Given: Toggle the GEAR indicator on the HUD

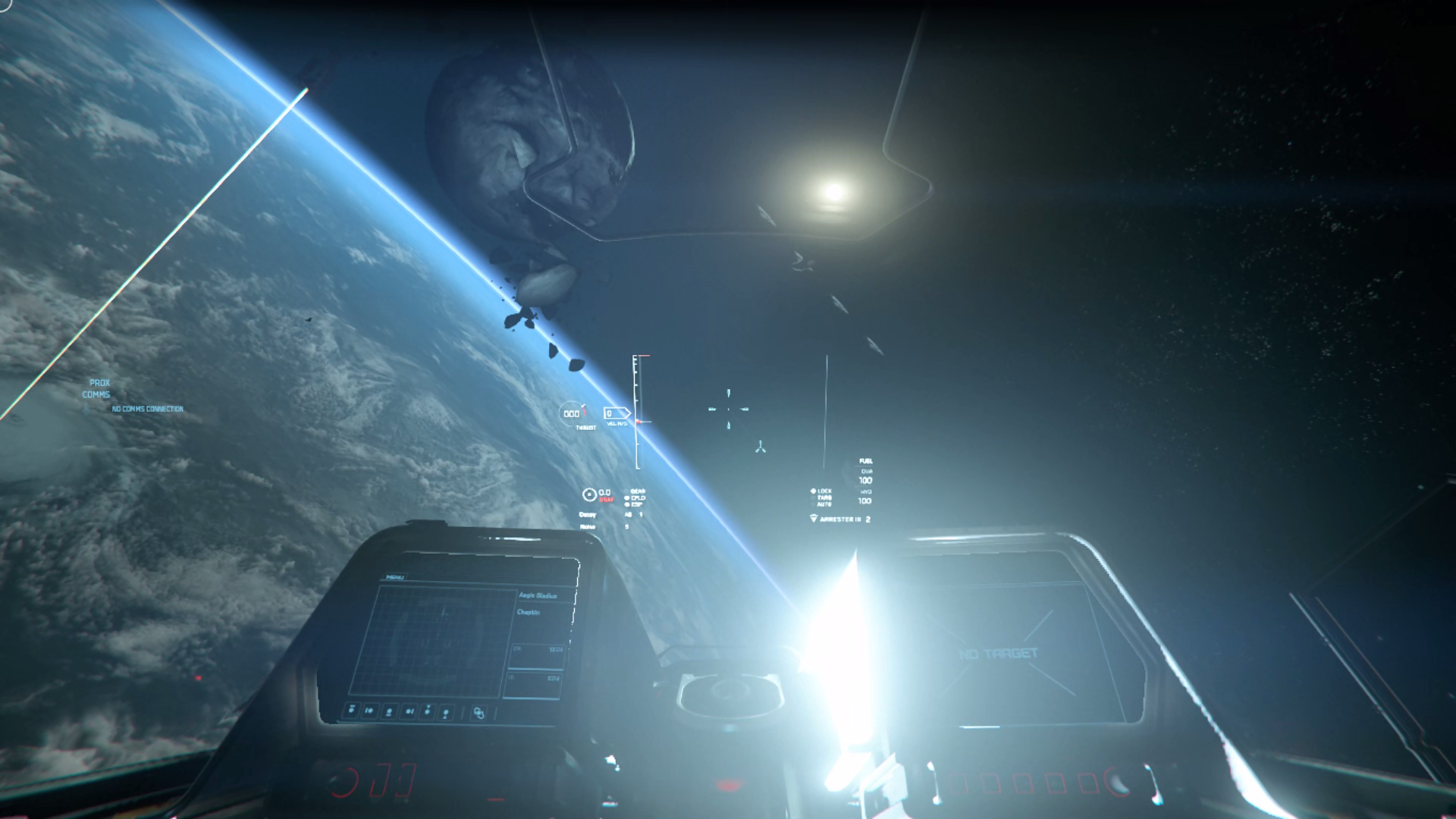Looking at the screenshot, I should (638, 491).
